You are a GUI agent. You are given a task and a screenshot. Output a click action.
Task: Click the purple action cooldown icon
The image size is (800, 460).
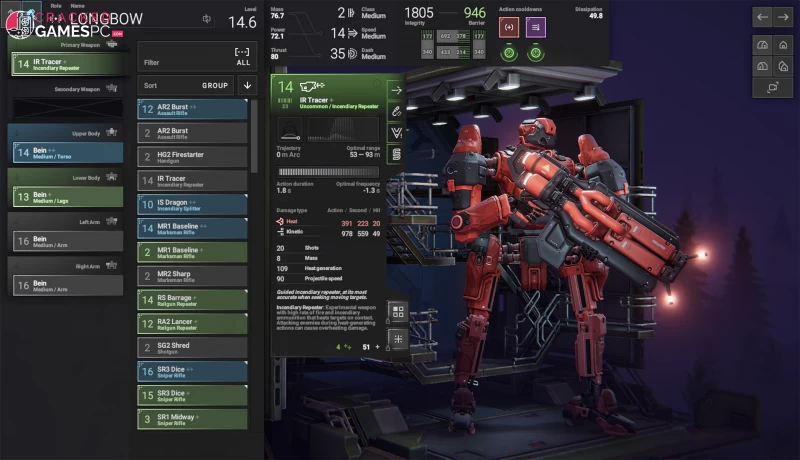[x=537, y=27]
